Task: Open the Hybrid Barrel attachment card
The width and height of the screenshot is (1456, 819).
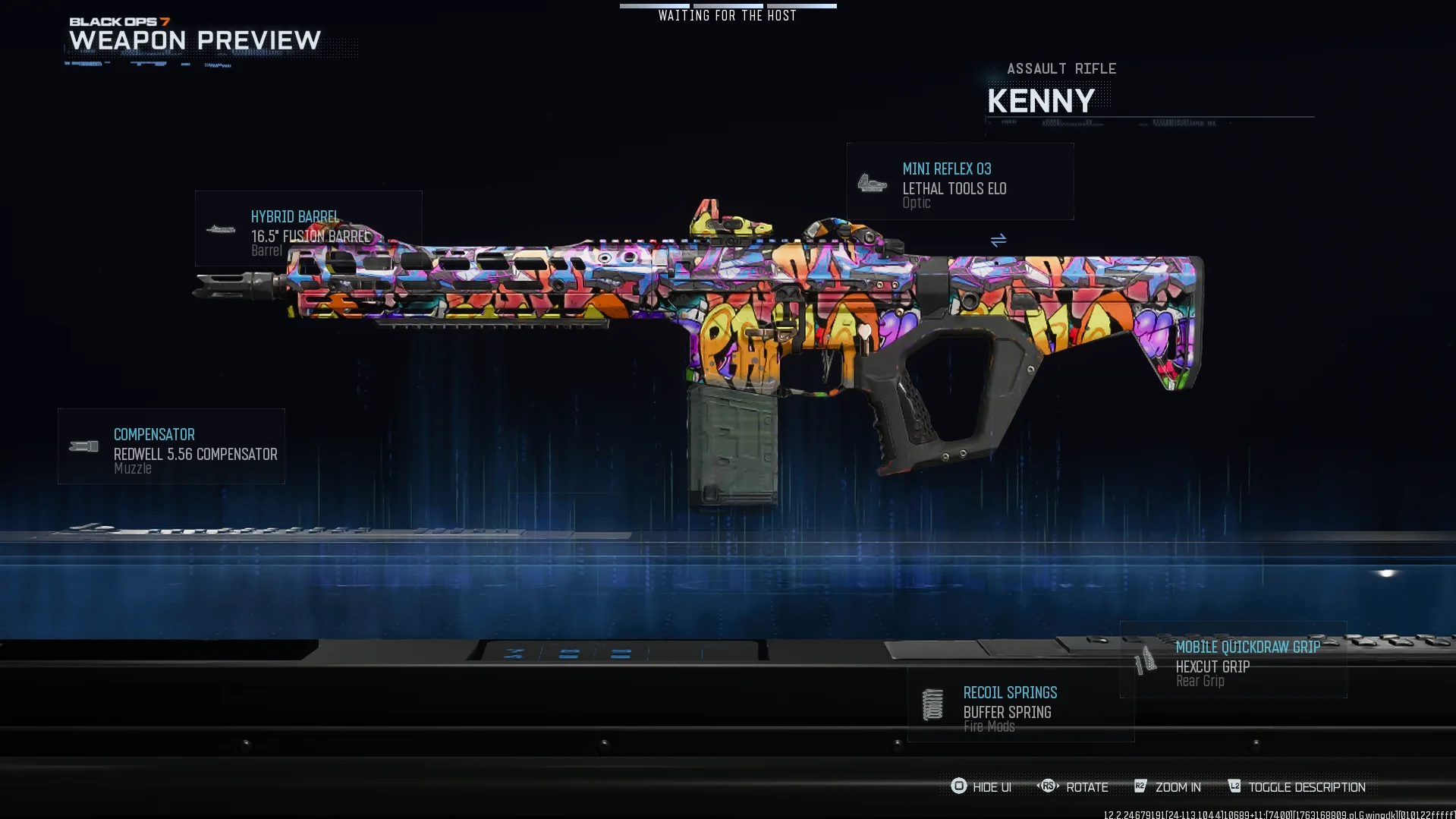Action: pyautogui.click(x=308, y=228)
